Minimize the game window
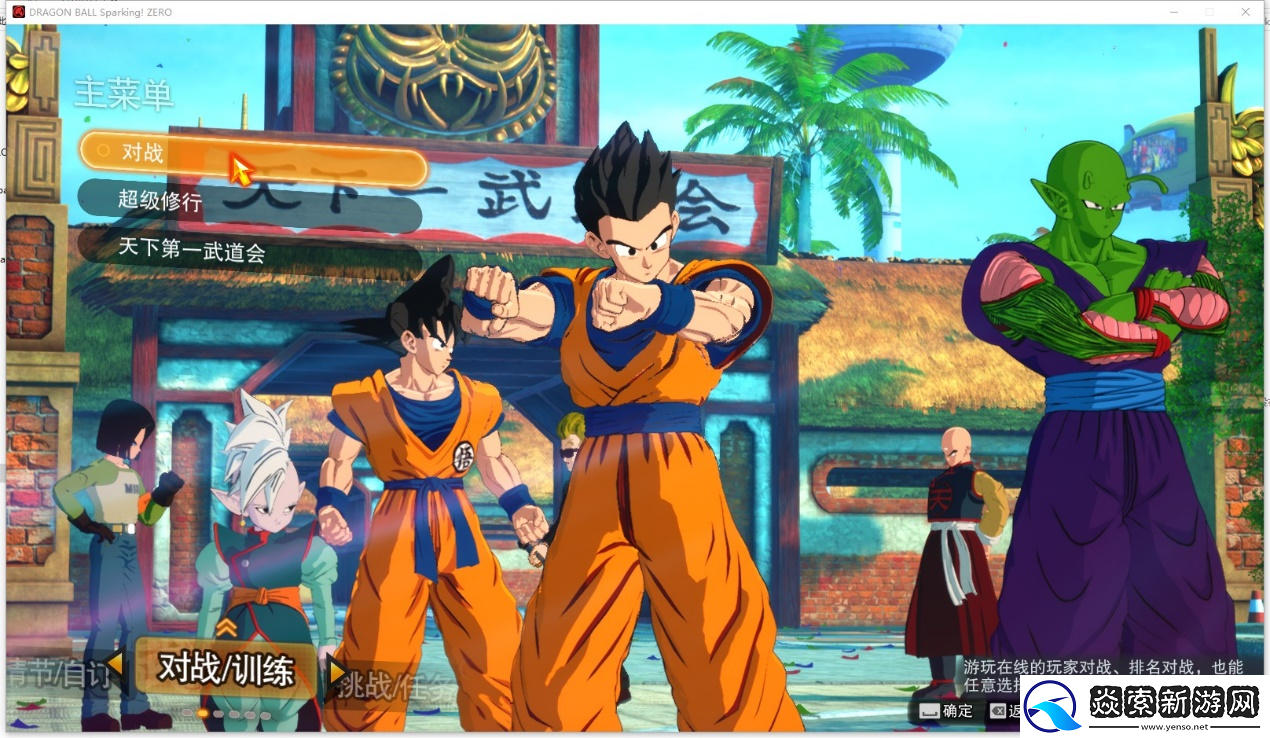This screenshot has height=738, width=1270. 1173,11
